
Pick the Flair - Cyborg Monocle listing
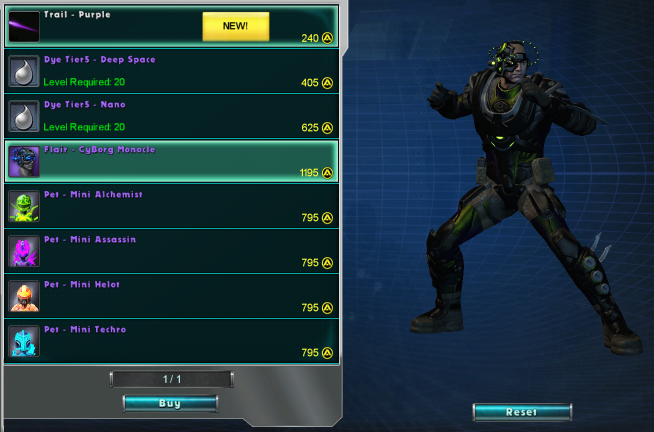[172, 161]
